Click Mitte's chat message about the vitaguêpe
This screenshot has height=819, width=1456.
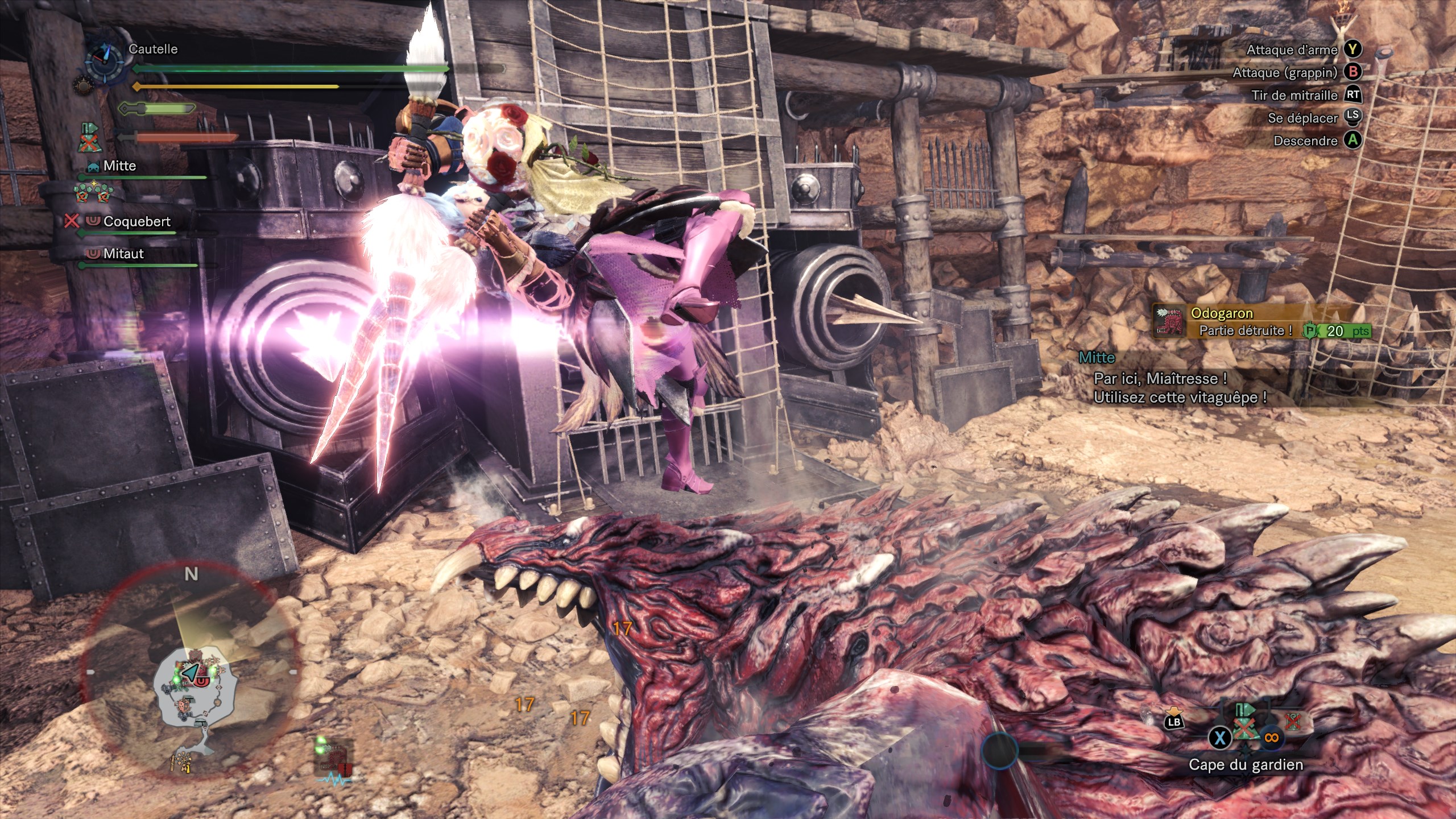point(1179,388)
